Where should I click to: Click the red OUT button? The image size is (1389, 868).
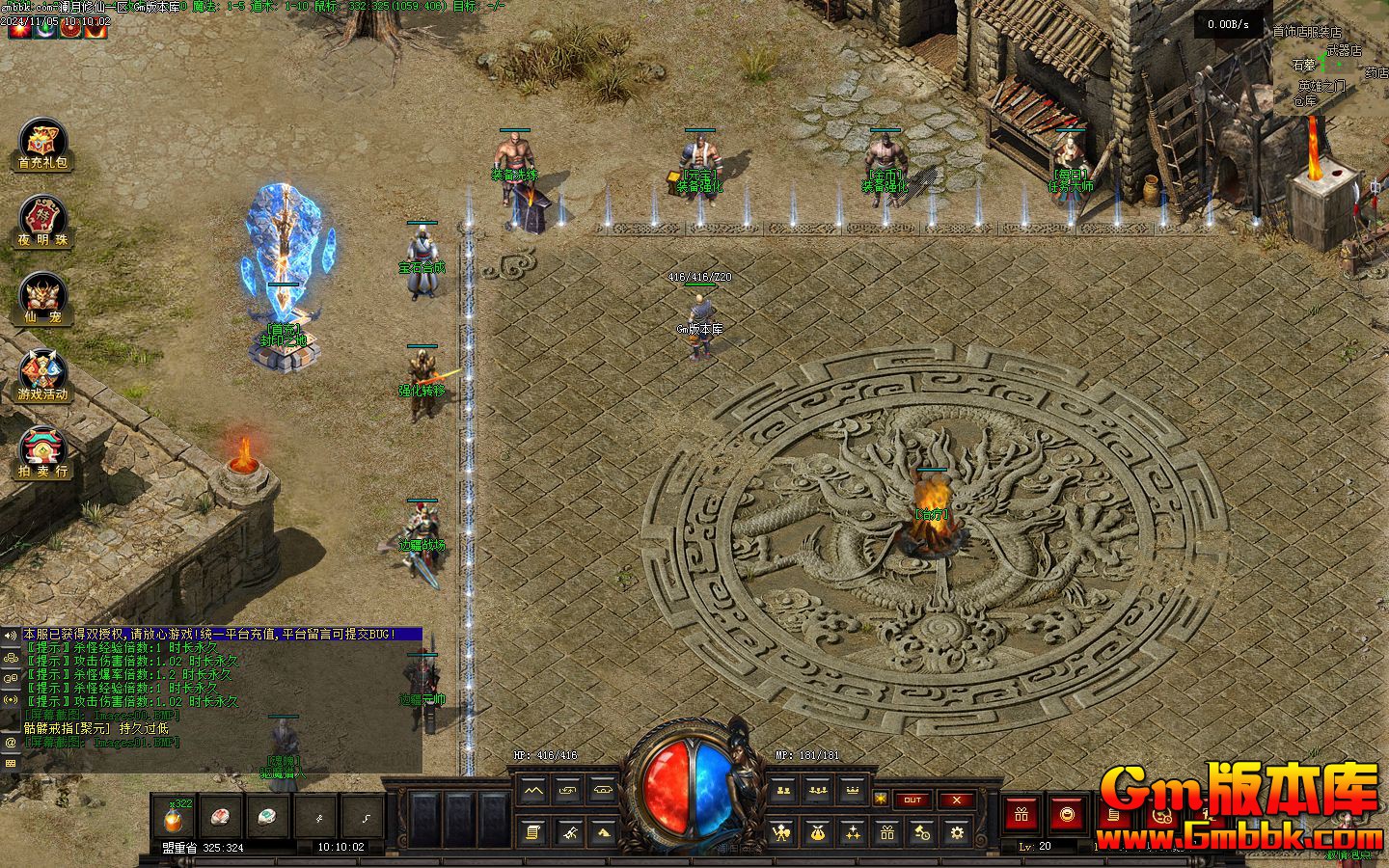coord(912,800)
